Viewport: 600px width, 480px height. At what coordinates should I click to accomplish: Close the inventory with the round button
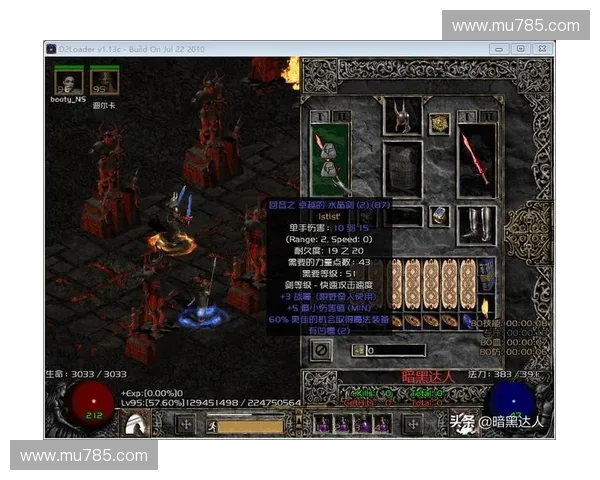pyautogui.click(x=321, y=350)
